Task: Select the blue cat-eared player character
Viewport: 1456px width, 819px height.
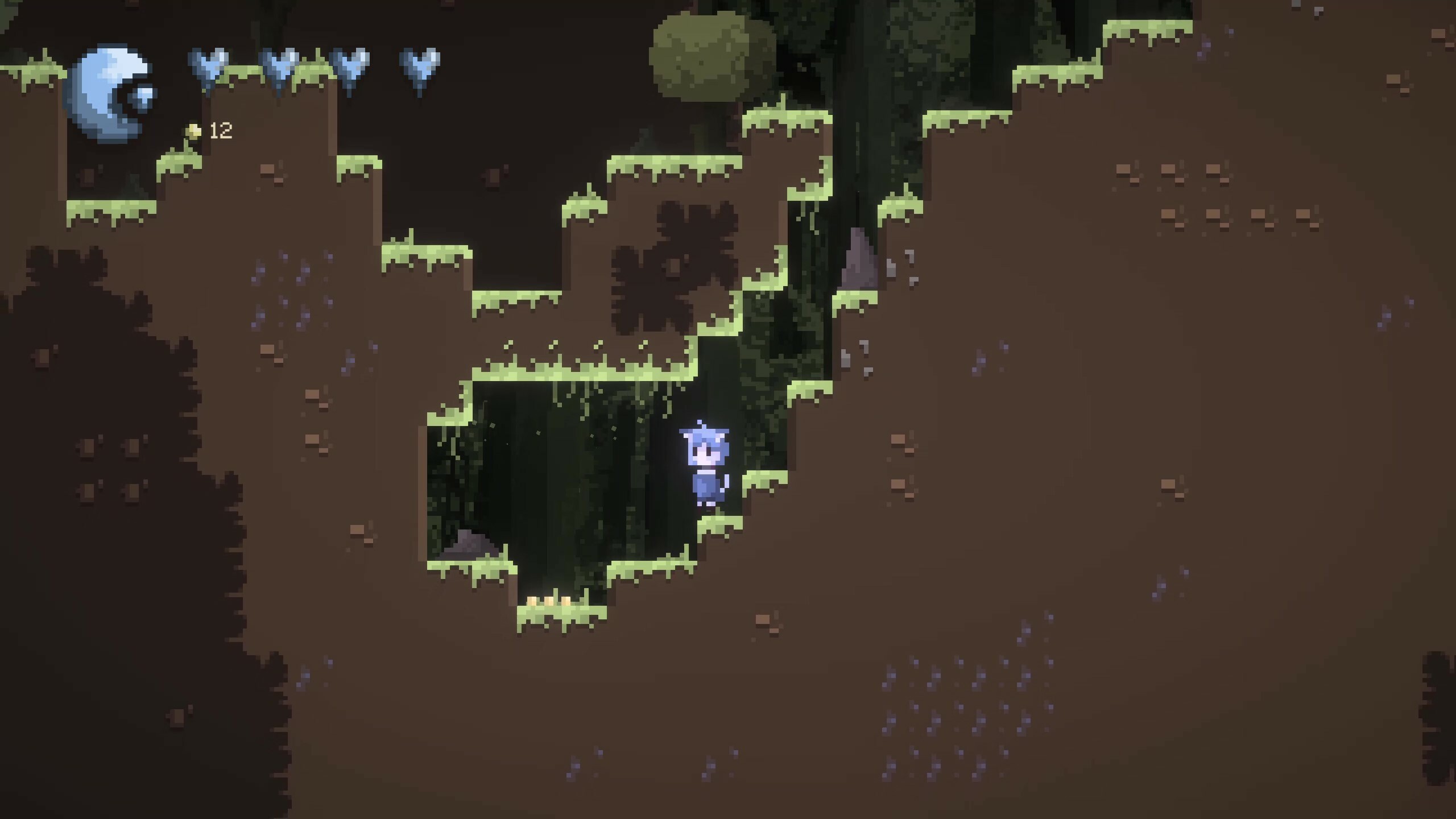Action: 705,472
